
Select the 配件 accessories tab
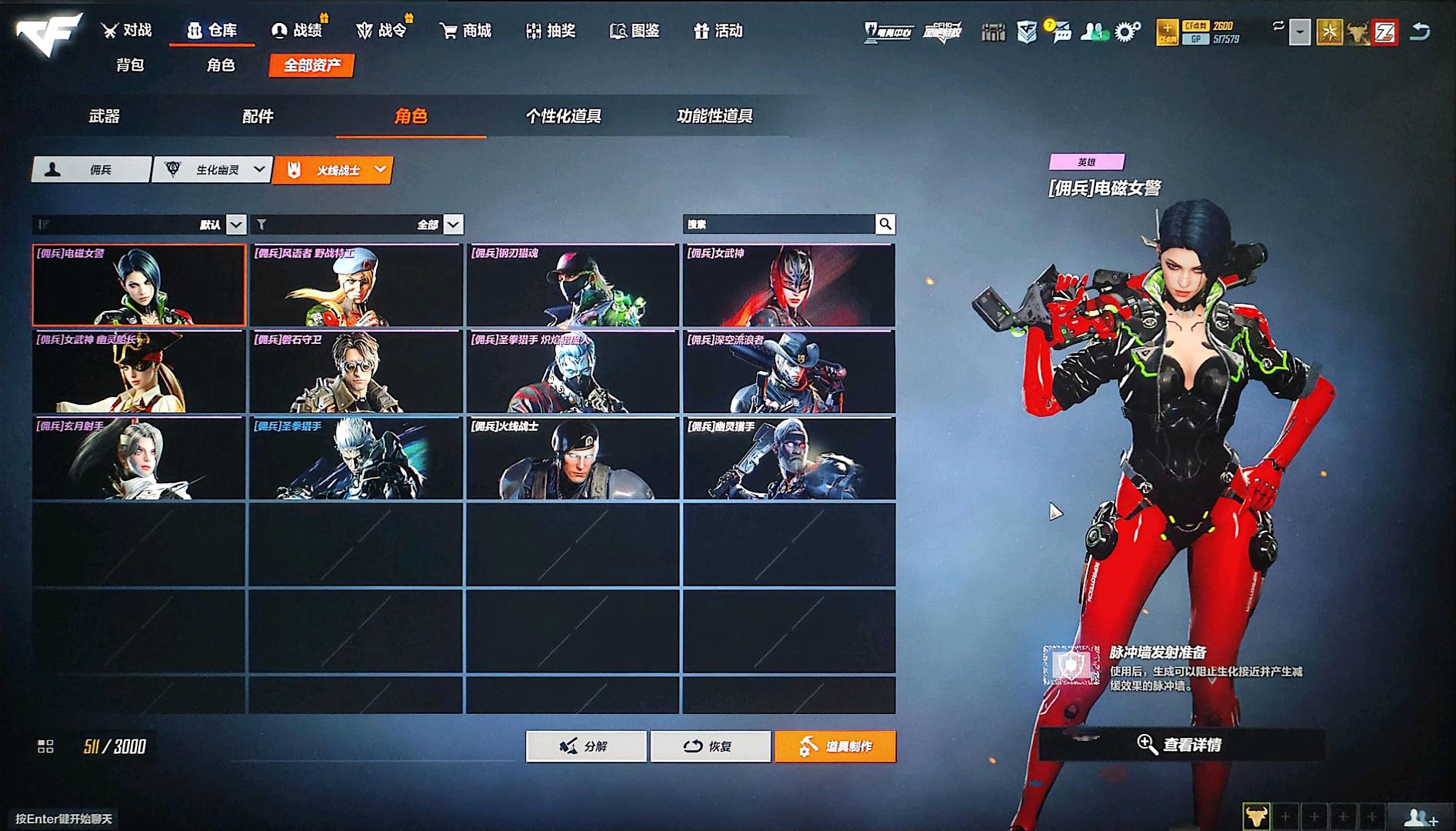coord(258,116)
